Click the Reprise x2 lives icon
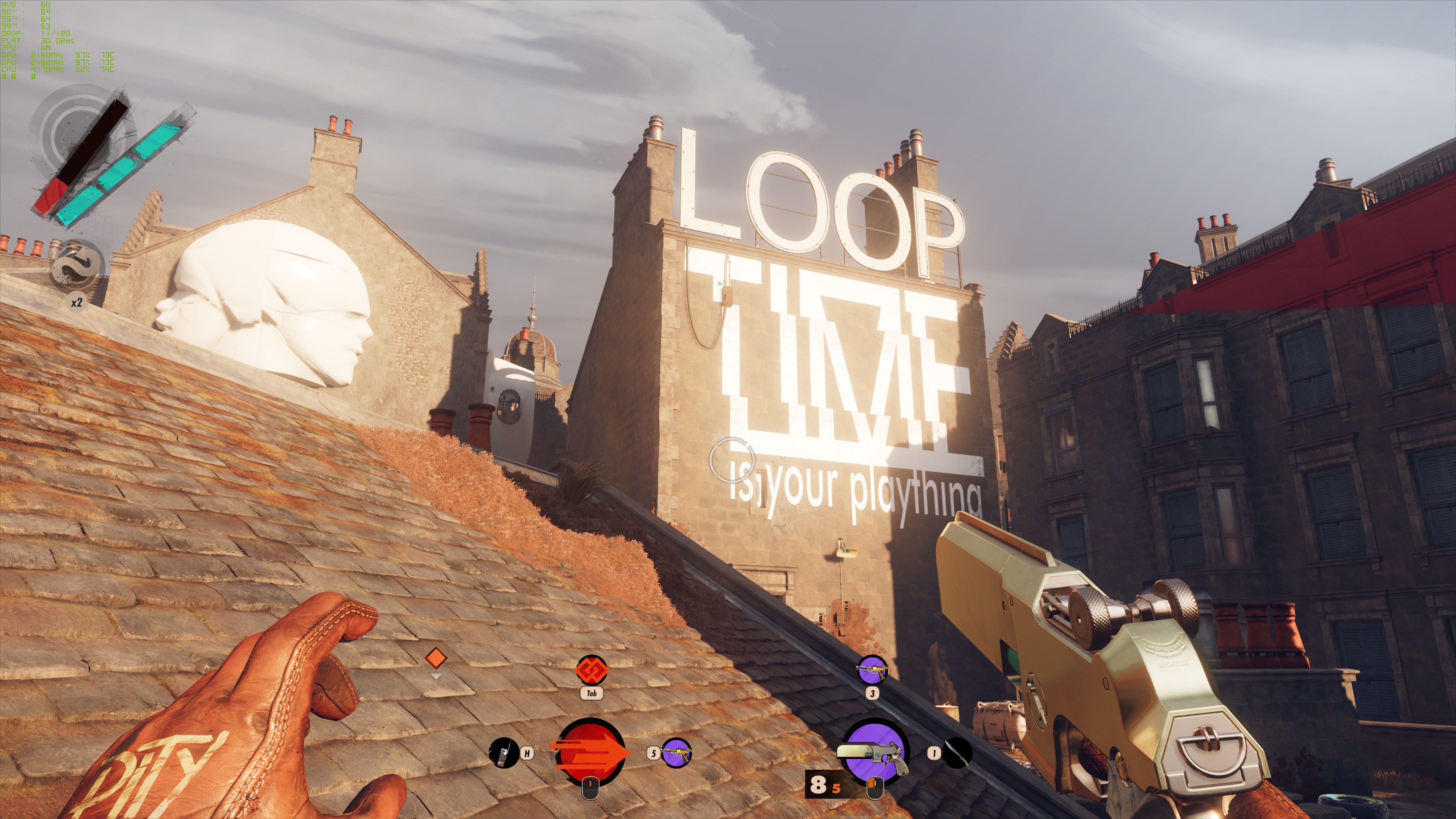Image resolution: width=1456 pixels, height=819 pixels. [x=76, y=266]
